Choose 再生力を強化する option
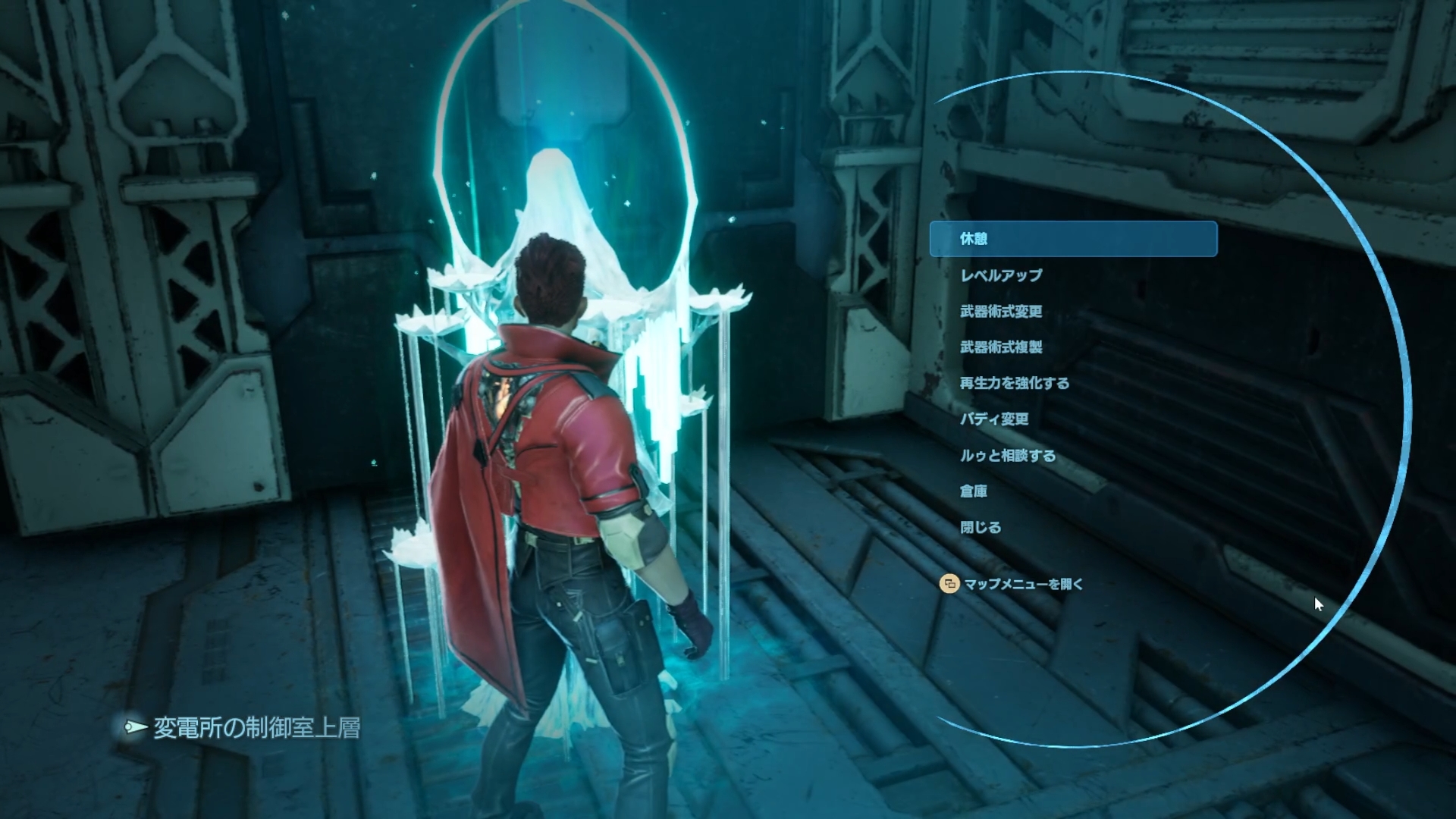Viewport: 1456px width, 819px height. [x=1014, y=383]
